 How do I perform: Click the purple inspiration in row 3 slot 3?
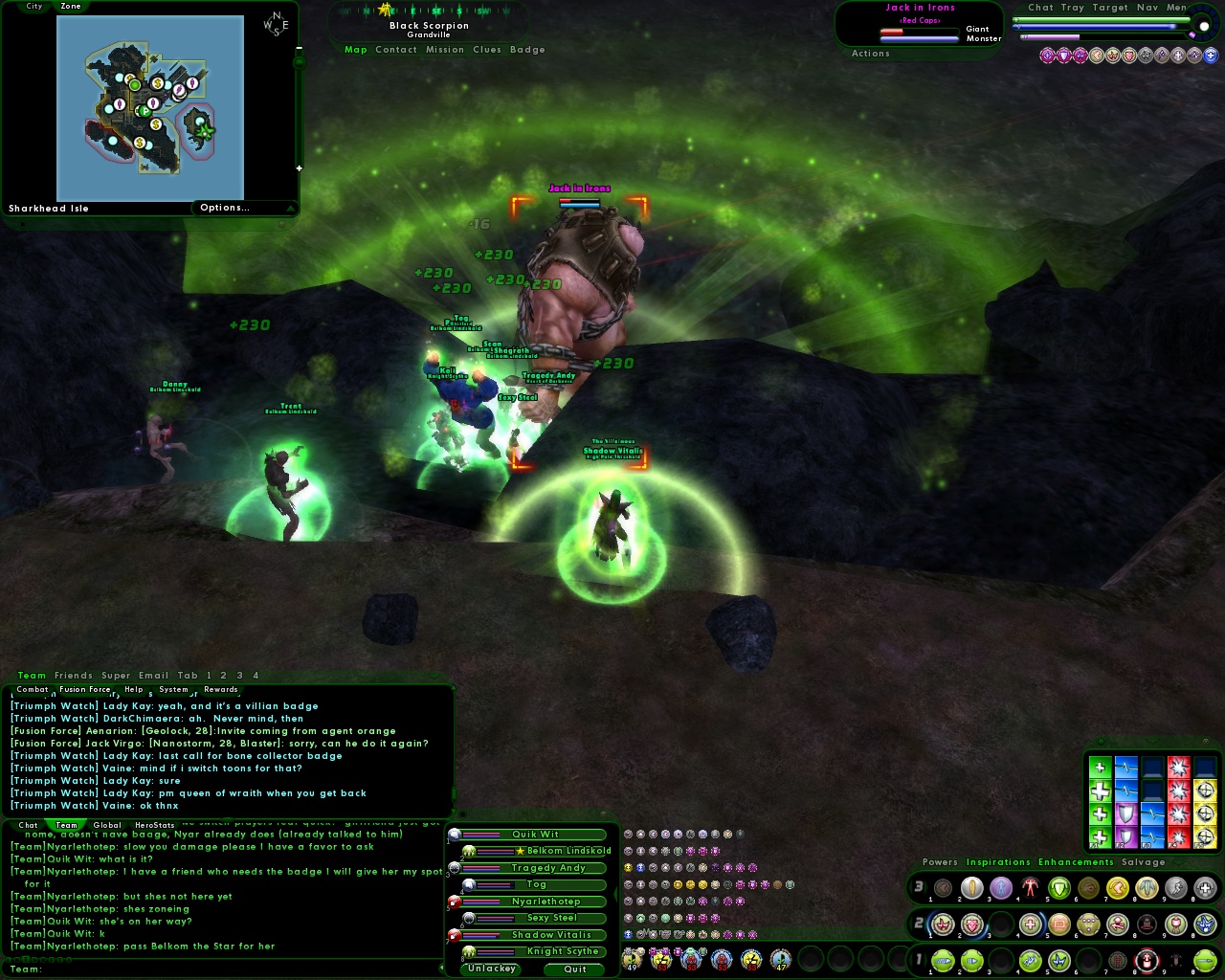pyautogui.click(x=1000, y=888)
